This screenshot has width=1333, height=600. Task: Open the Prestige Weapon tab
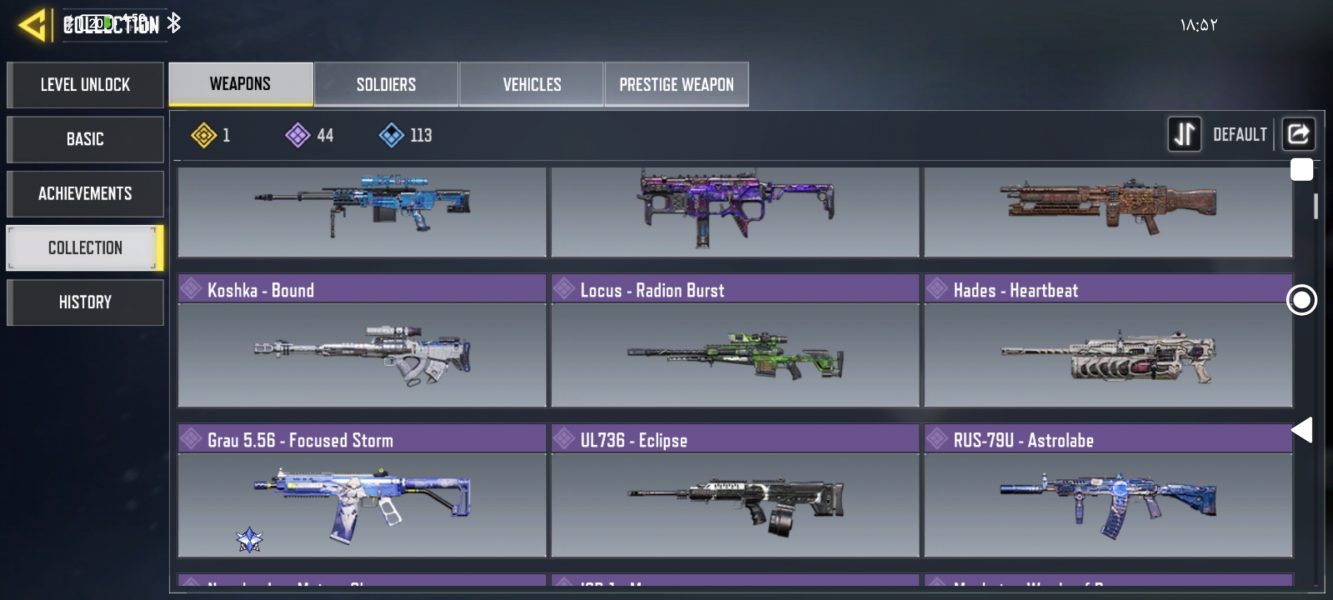[x=676, y=85]
